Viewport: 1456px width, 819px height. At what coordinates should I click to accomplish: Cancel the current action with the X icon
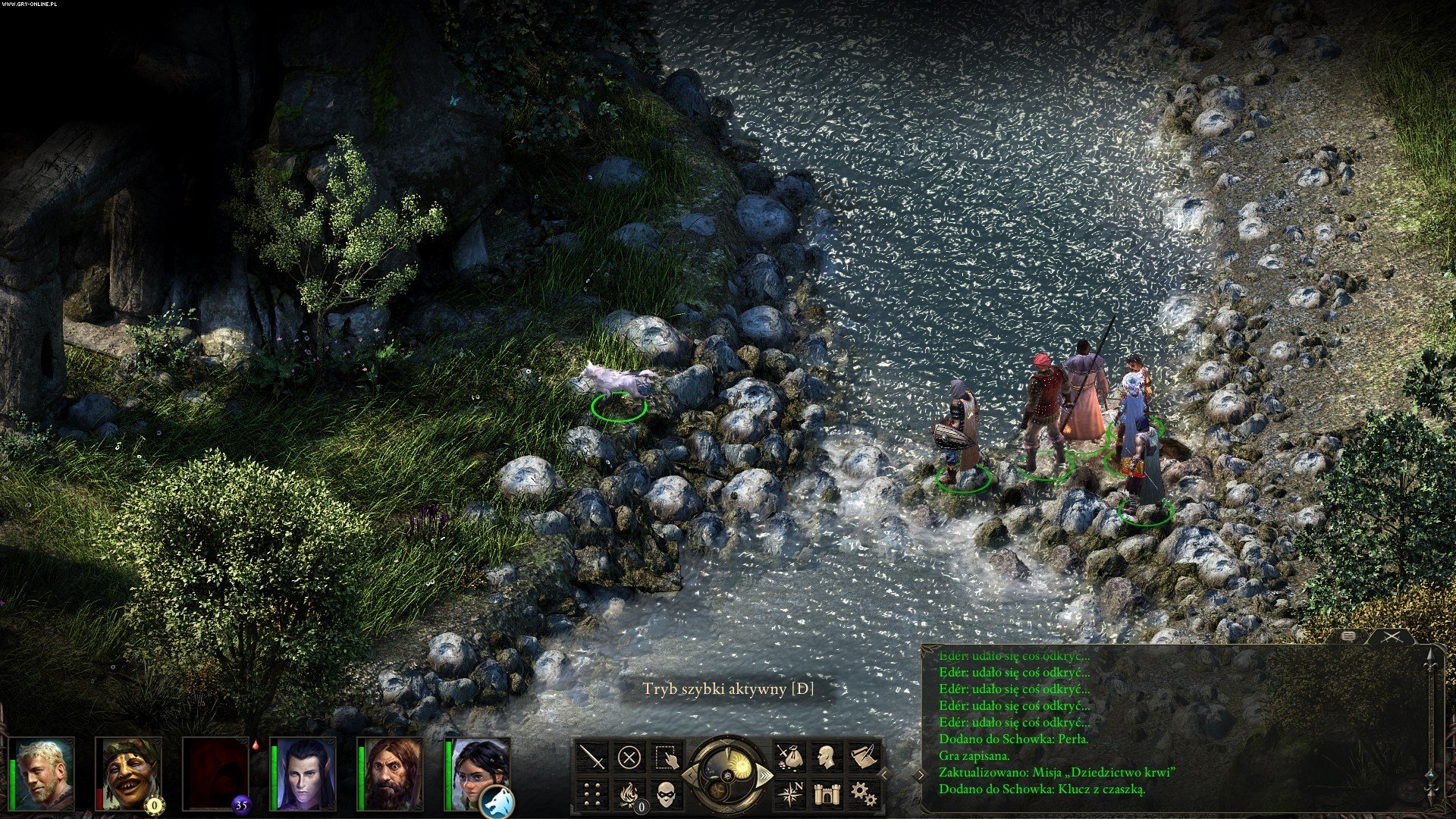(629, 757)
